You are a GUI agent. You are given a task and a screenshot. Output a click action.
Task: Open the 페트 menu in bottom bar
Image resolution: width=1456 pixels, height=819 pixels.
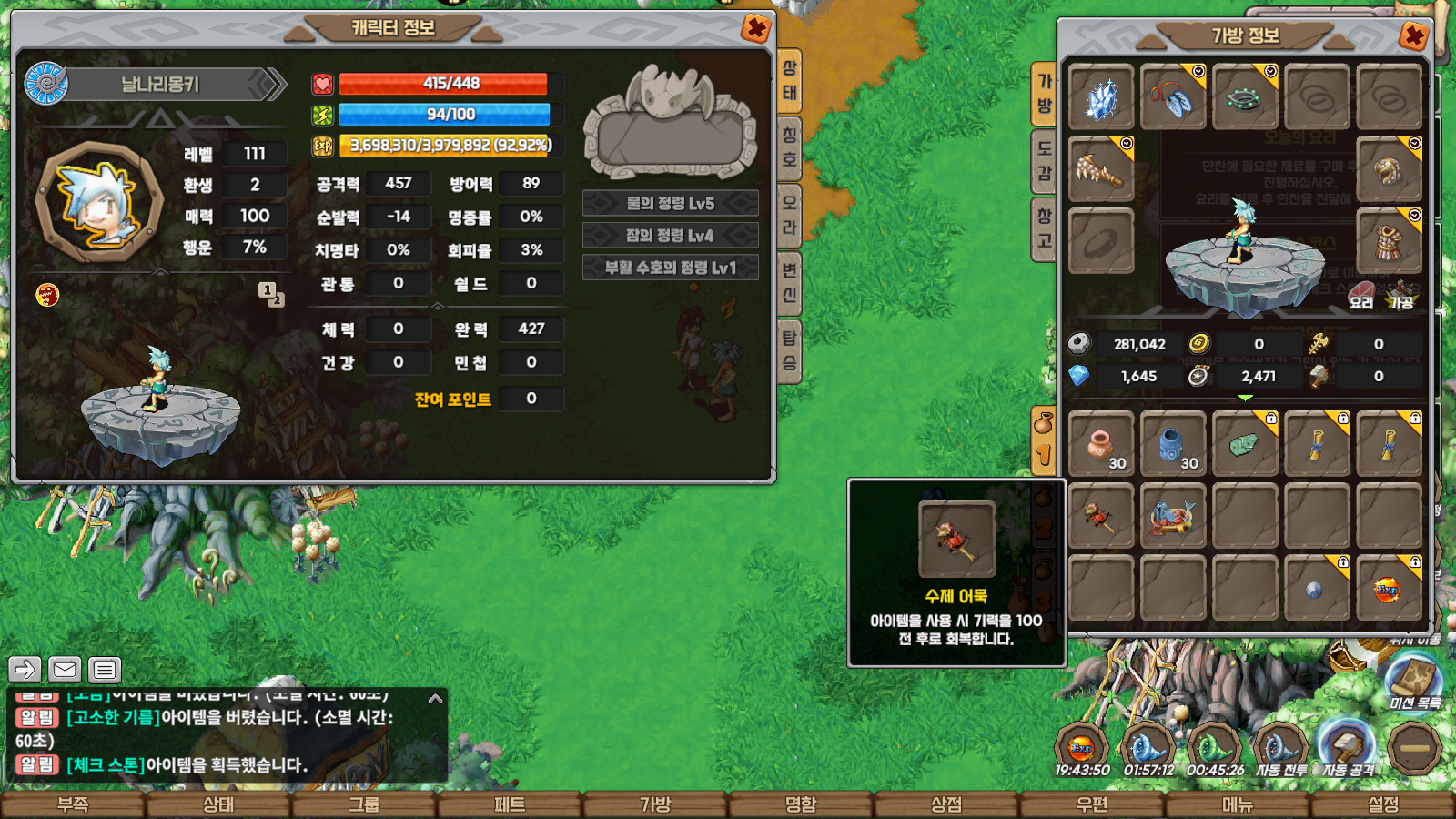coord(510,805)
